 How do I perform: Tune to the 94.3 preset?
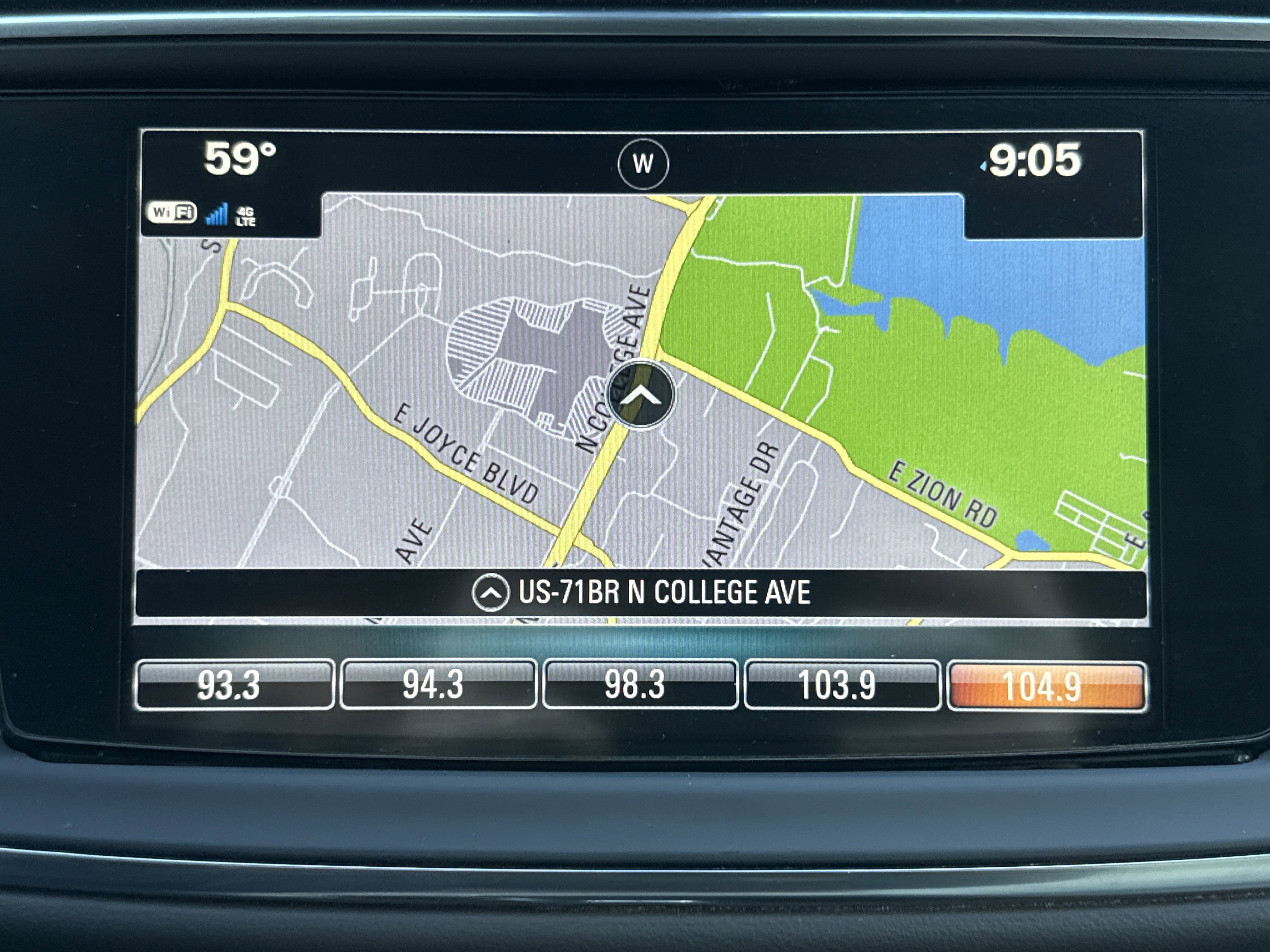(438, 685)
